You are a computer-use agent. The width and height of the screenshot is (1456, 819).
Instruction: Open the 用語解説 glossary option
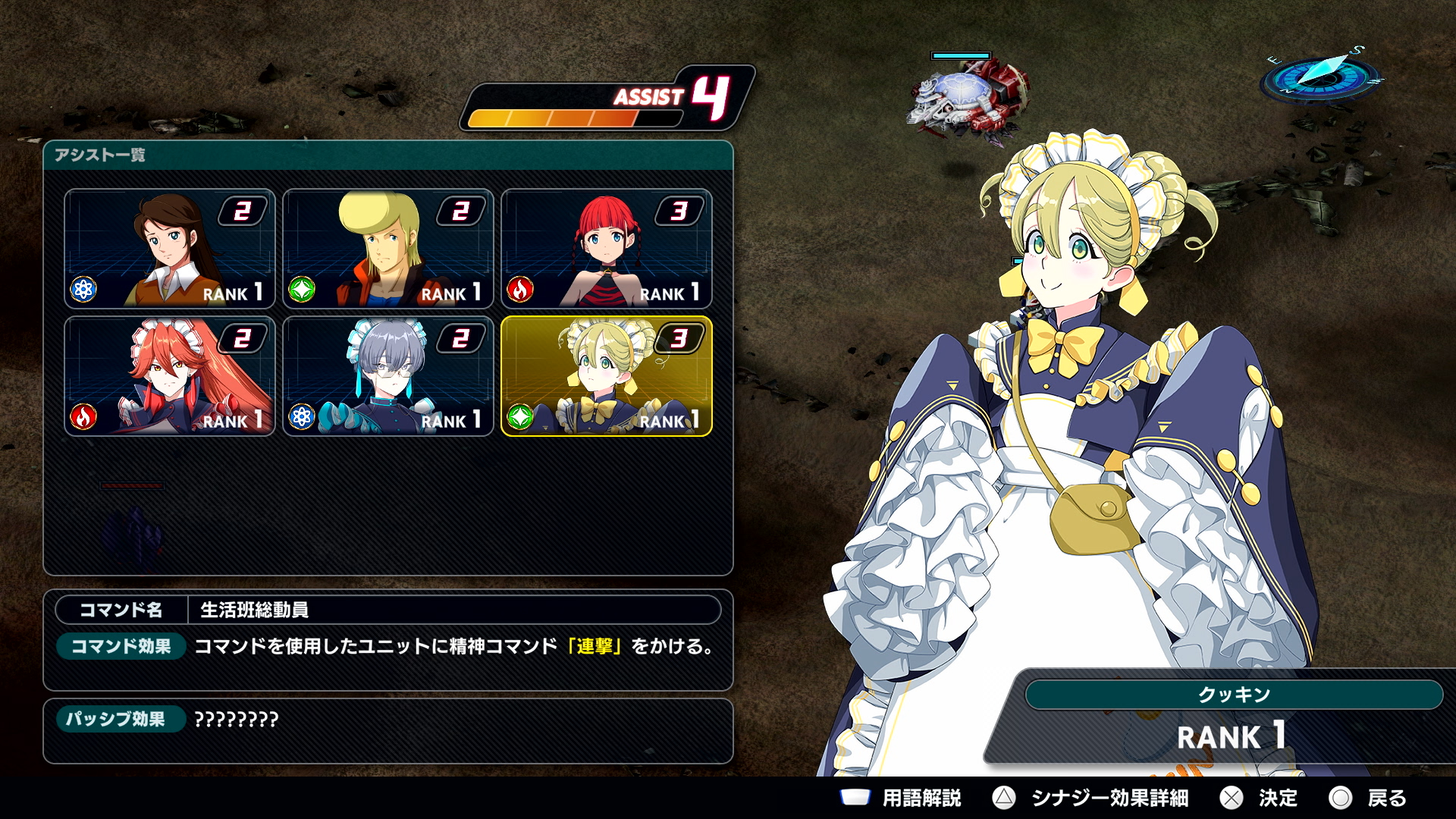(901, 798)
